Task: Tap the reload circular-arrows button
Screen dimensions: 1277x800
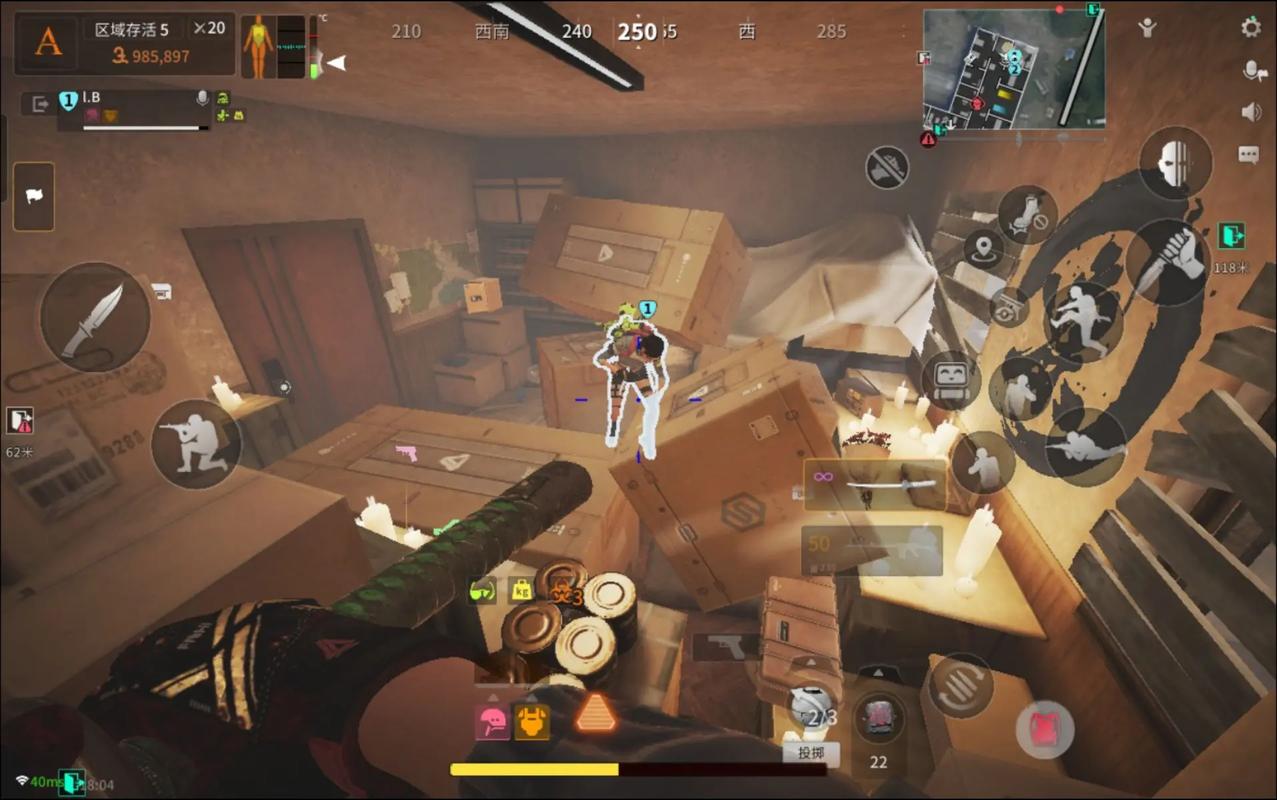Action: tap(960, 686)
